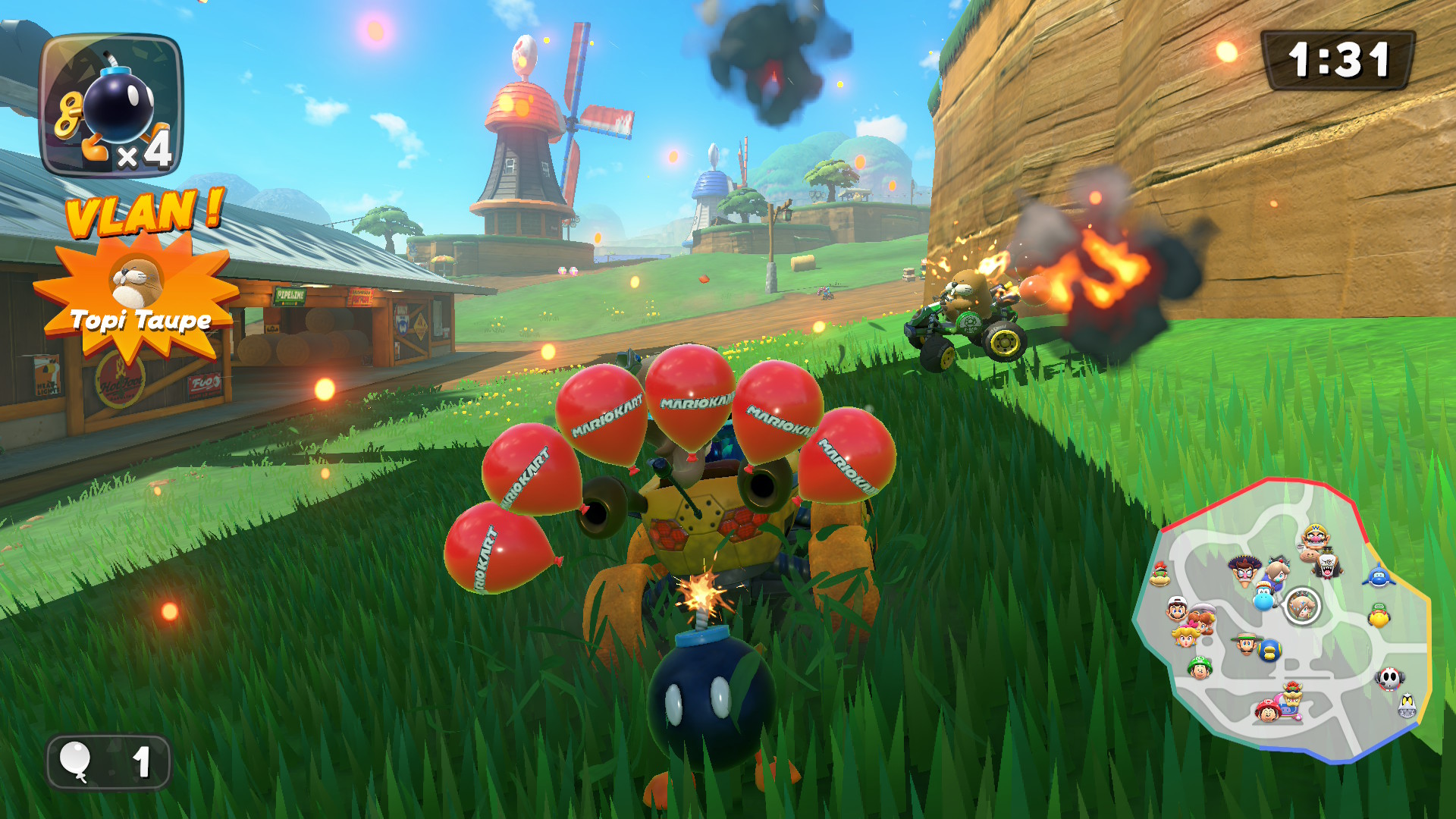1456x819 pixels.
Task: Select the dolphin marker on the minimap
Action: coord(1378,576)
